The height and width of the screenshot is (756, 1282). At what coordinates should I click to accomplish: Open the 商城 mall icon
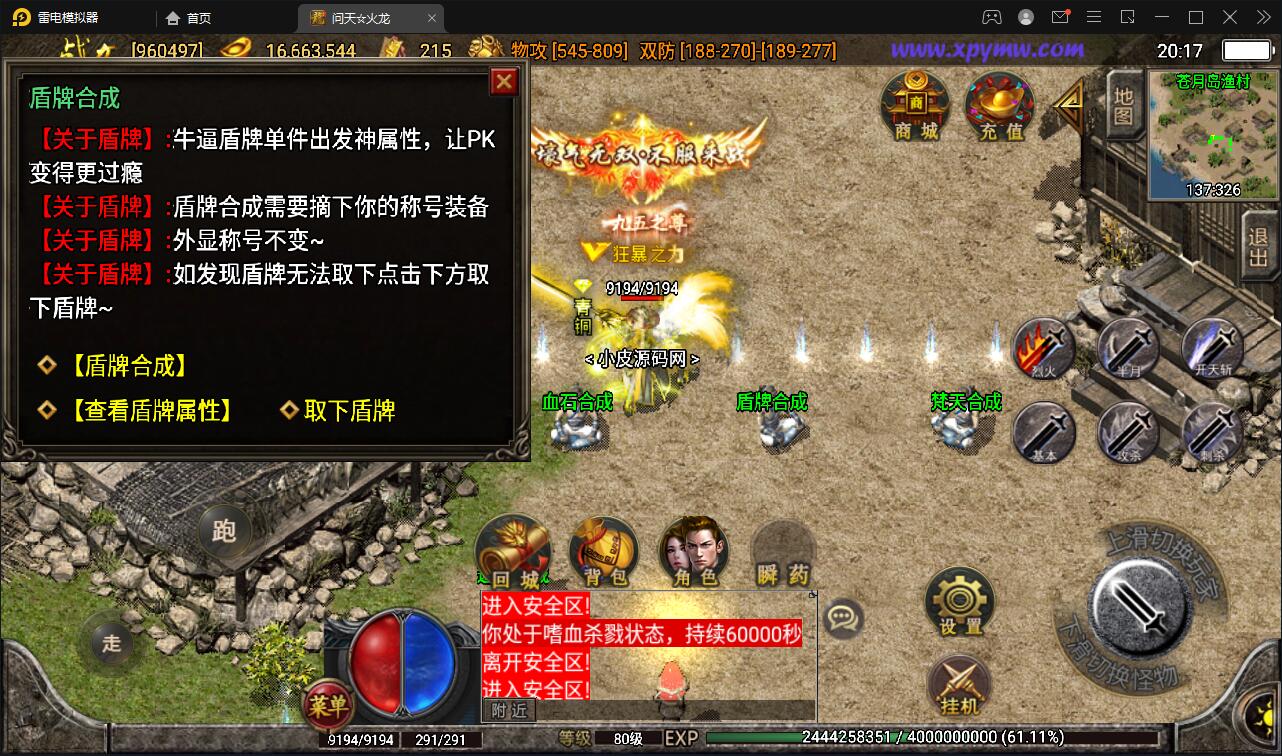914,107
